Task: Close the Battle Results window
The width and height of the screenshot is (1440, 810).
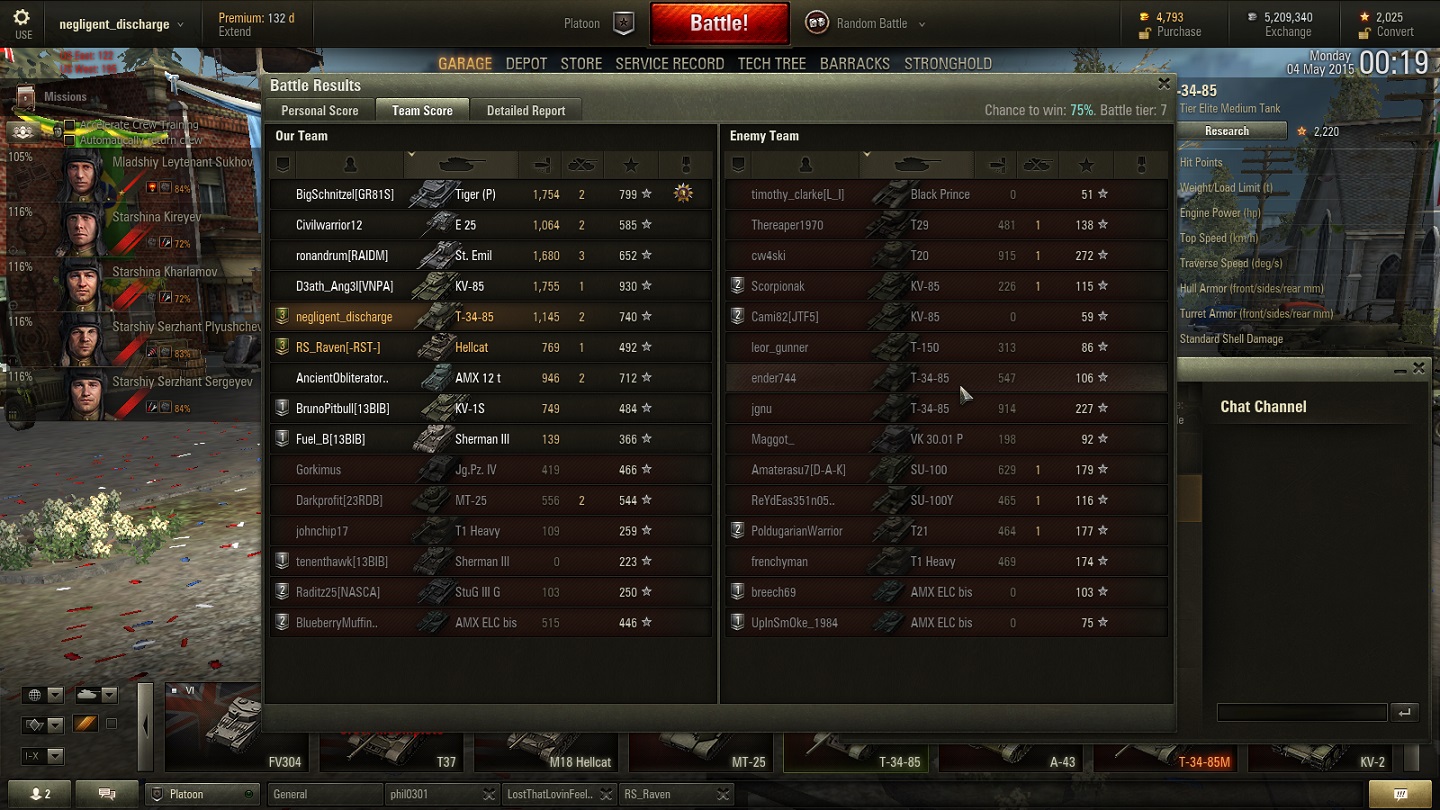Action: (1163, 85)
